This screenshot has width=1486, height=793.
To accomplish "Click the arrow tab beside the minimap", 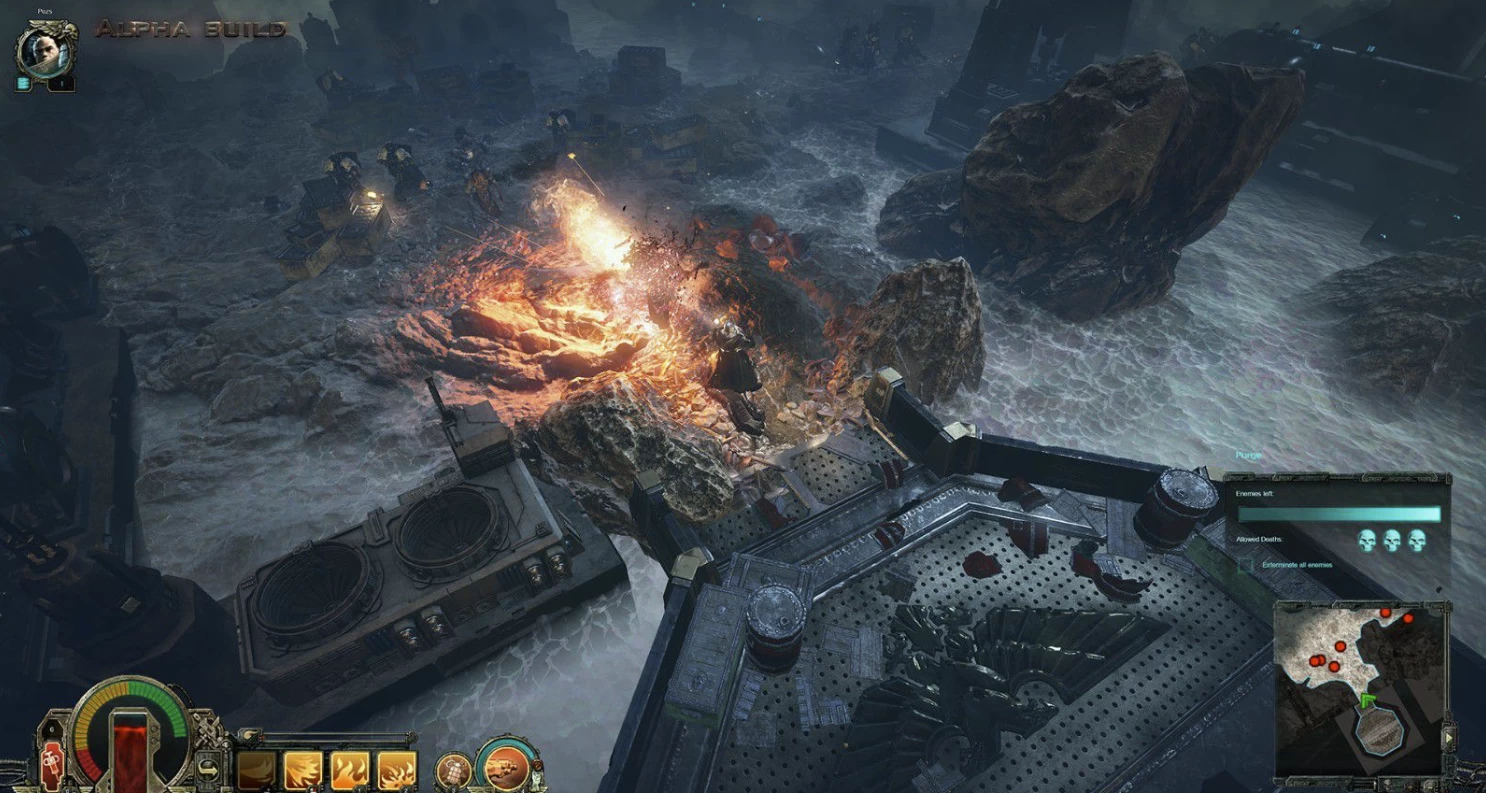I will click(x=1449, y=738).
